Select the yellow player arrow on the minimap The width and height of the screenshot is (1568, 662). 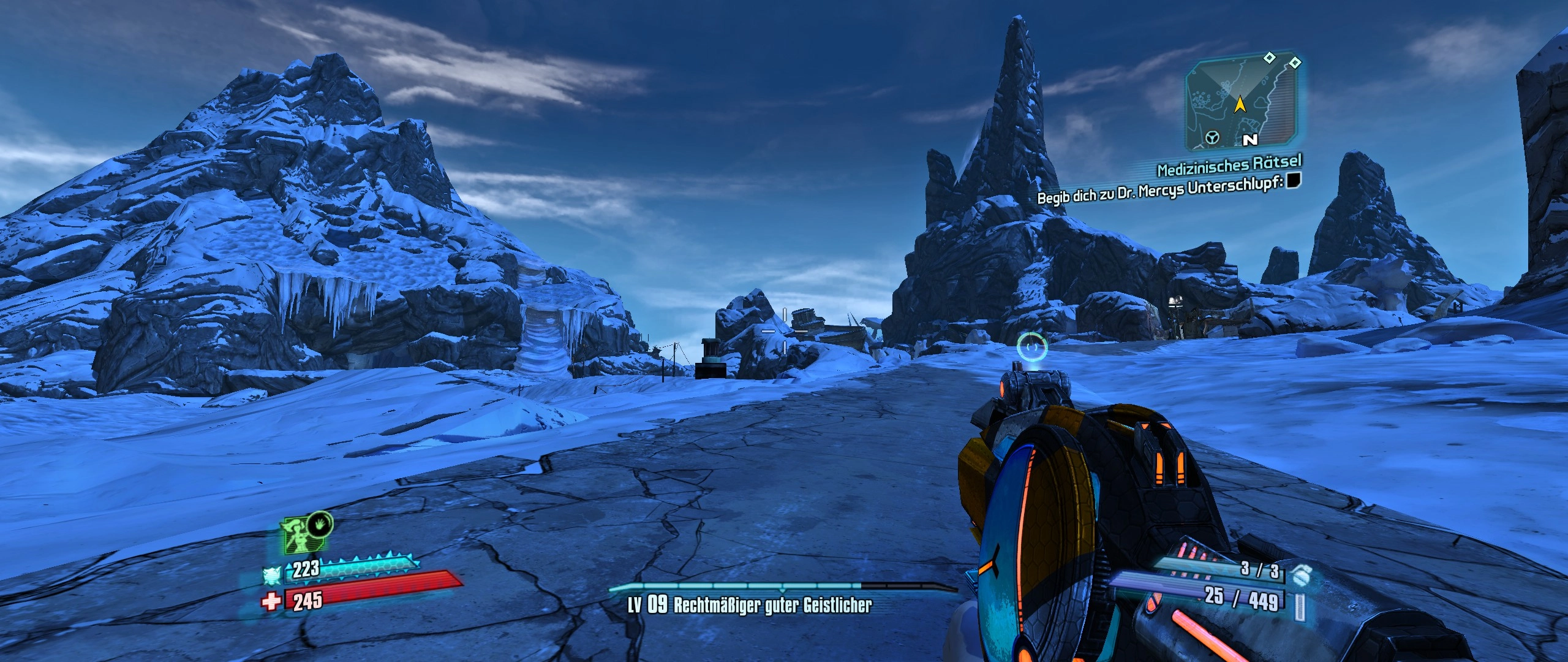click(x=1240, y=105)
